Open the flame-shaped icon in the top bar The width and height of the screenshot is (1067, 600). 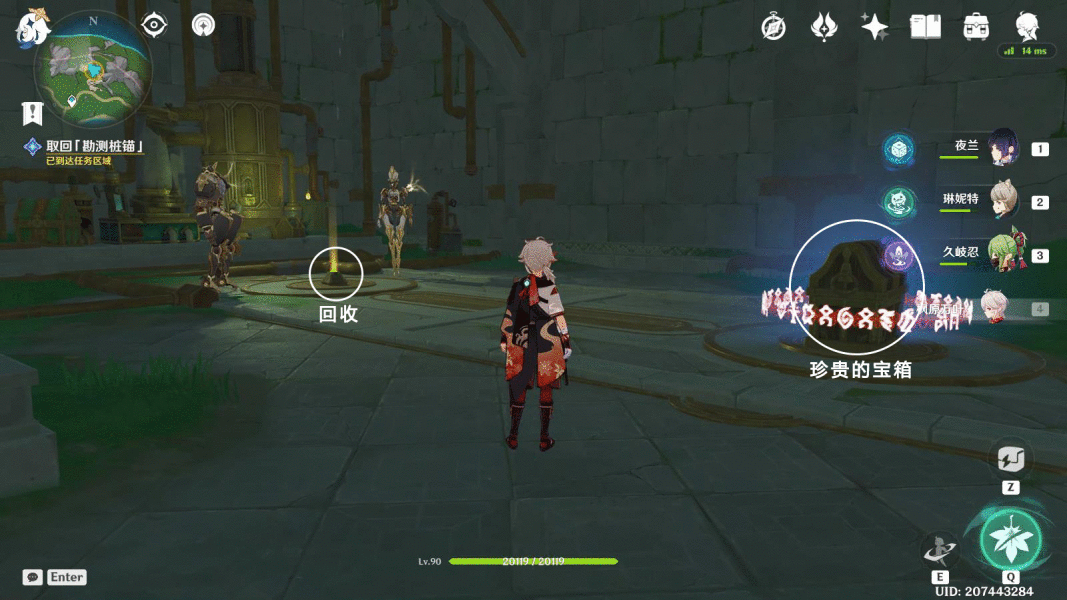point(824,27)
